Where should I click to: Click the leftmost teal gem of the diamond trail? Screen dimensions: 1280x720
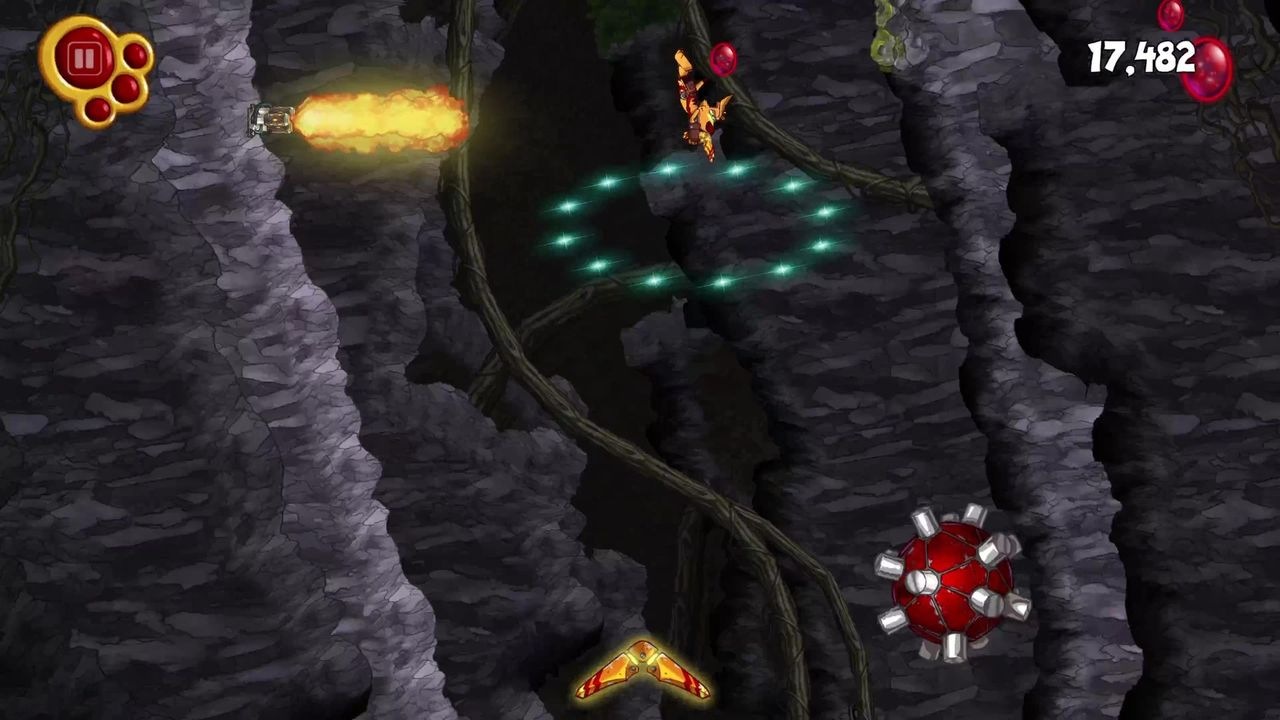pyautogui.click(x=564, y=239)
